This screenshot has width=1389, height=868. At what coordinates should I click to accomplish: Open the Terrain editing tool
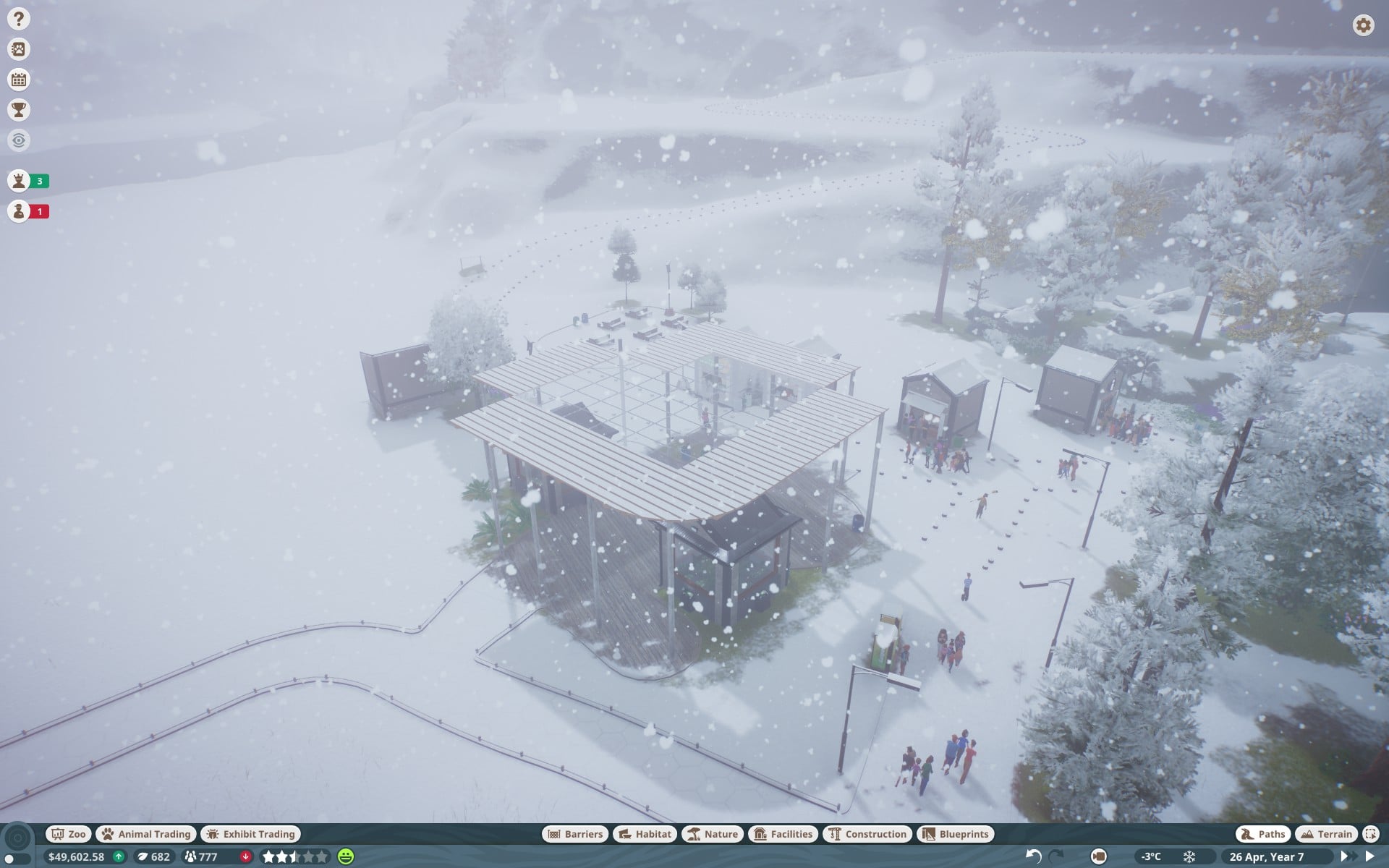tap(1326, 834)
